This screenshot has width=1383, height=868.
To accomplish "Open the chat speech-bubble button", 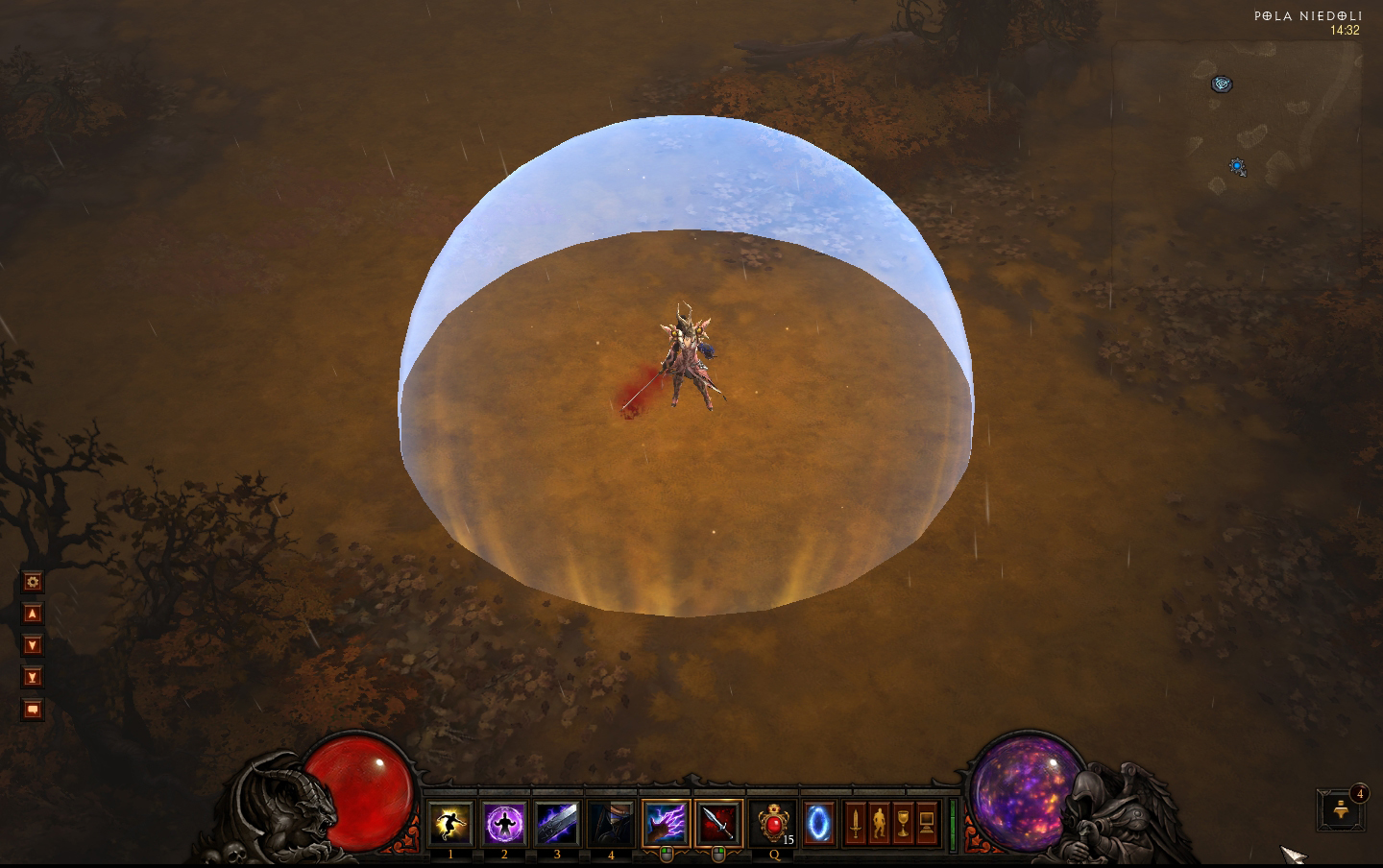I will click(x=33, y=710).
